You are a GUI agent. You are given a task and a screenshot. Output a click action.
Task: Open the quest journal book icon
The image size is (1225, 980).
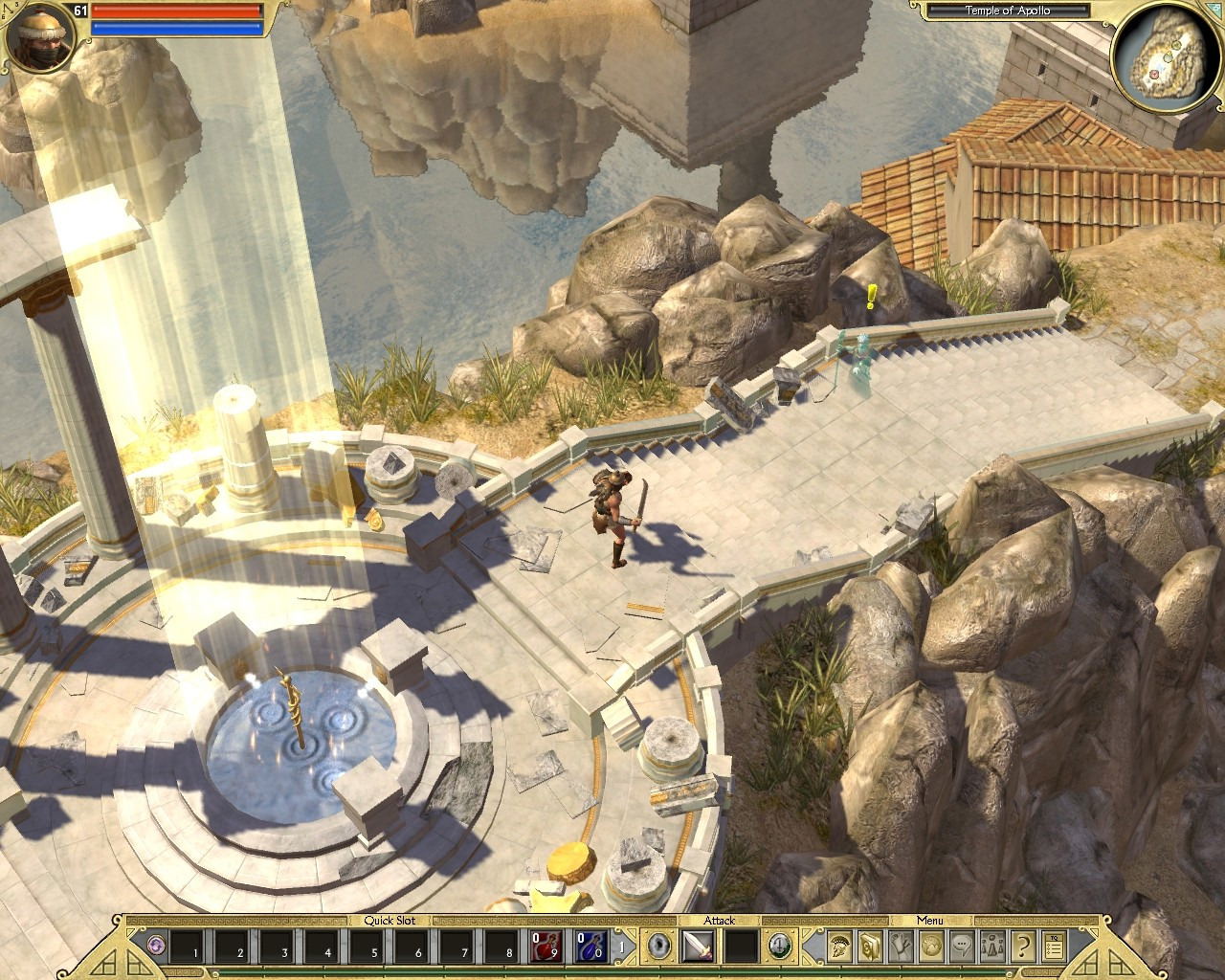[870, 946]
